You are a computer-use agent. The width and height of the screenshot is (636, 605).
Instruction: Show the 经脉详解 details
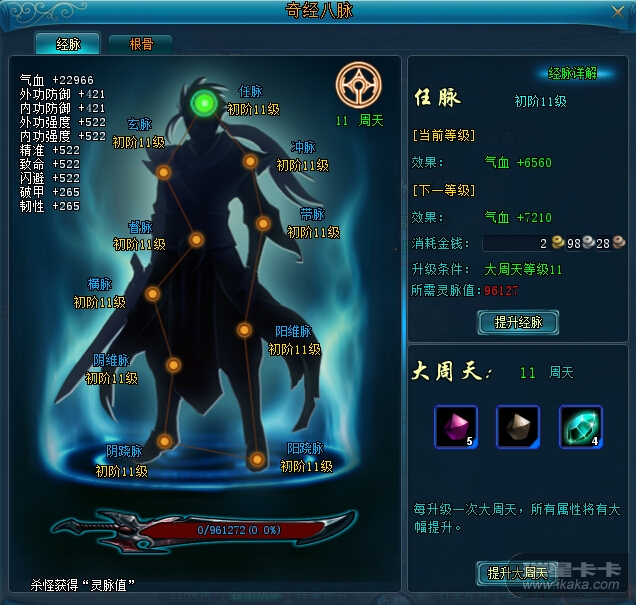(x=572, y=73)
